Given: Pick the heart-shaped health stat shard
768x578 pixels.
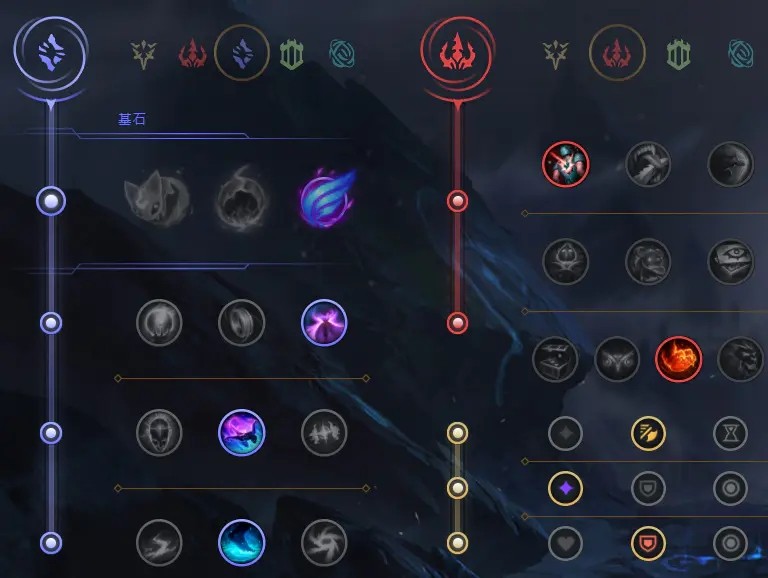Looking at the screenshot, I should coord(565,543).
